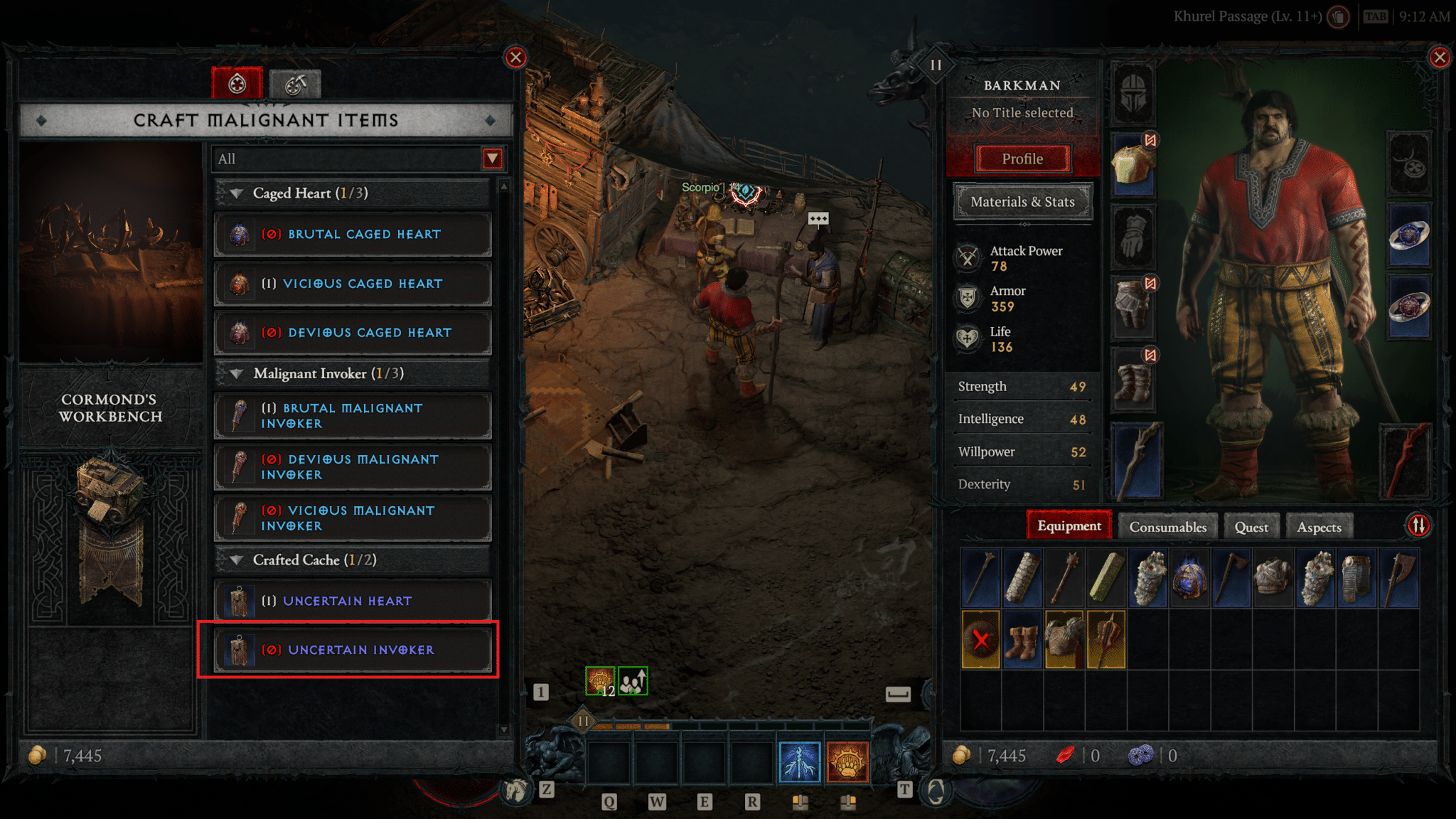Open the Quest inventory tab
This screenshot has width=1456, height=819.
(1251, 527)
